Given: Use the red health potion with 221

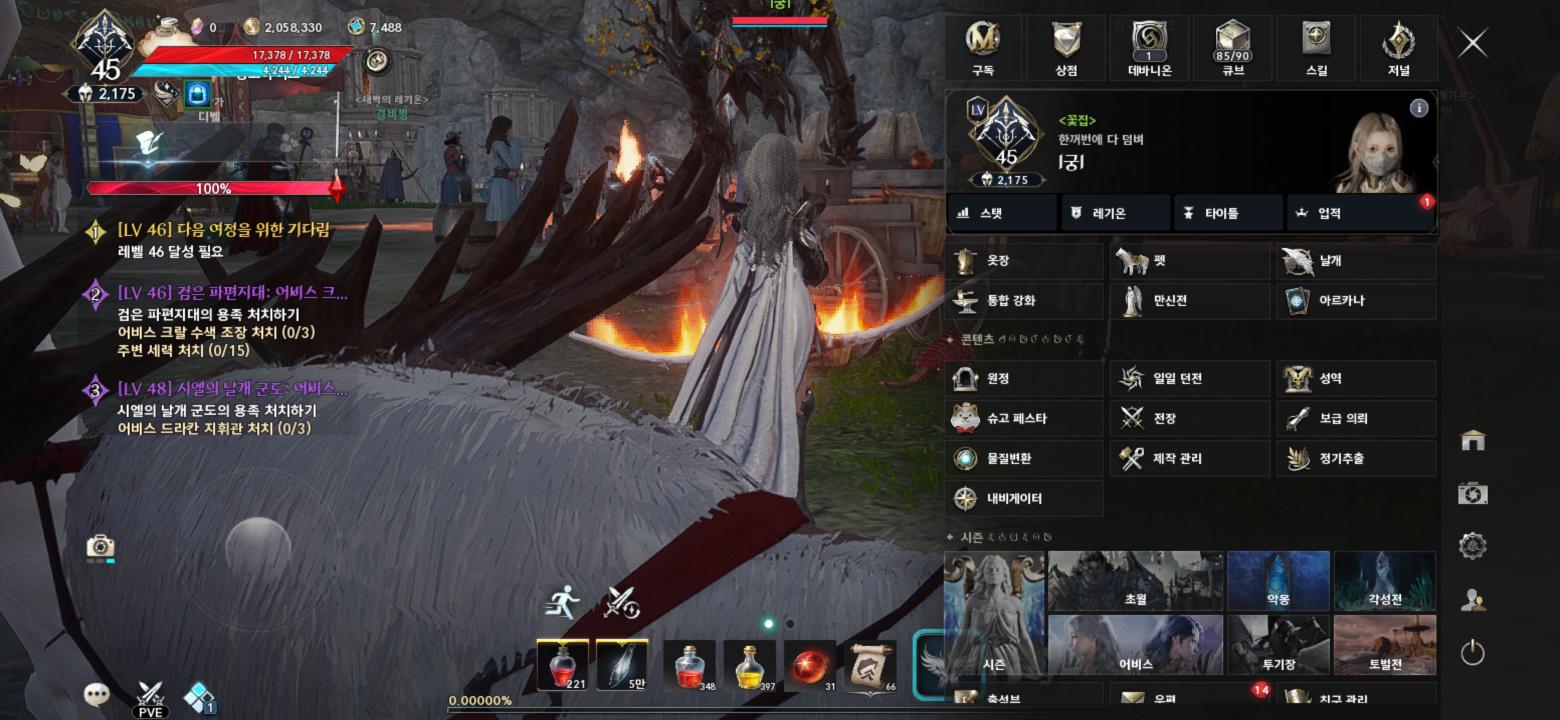Looking at the screenshot, I should pyautogui.click(x=562, y=665).
